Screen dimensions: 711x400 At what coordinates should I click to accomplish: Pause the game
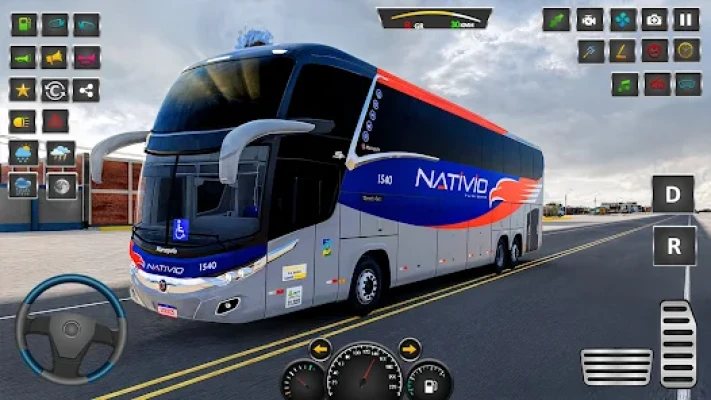(686, 20)
